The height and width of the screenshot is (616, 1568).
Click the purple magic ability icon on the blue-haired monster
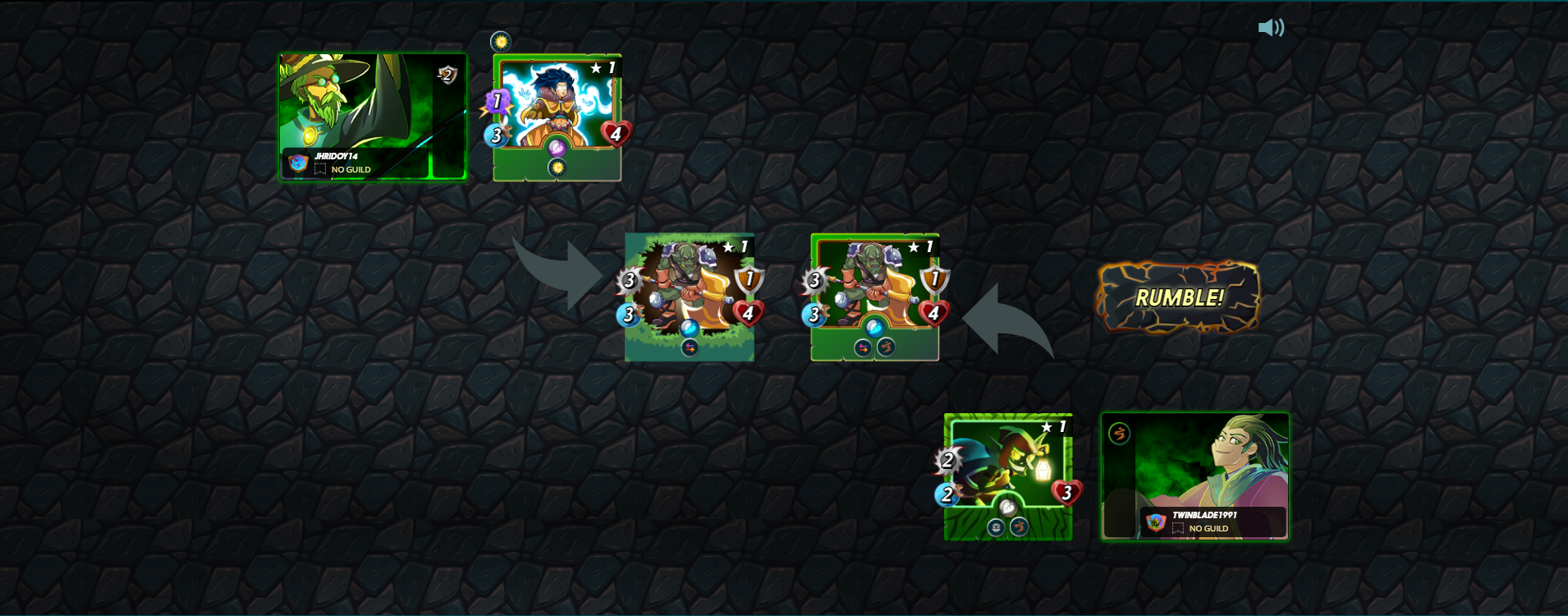pos(557,147)
